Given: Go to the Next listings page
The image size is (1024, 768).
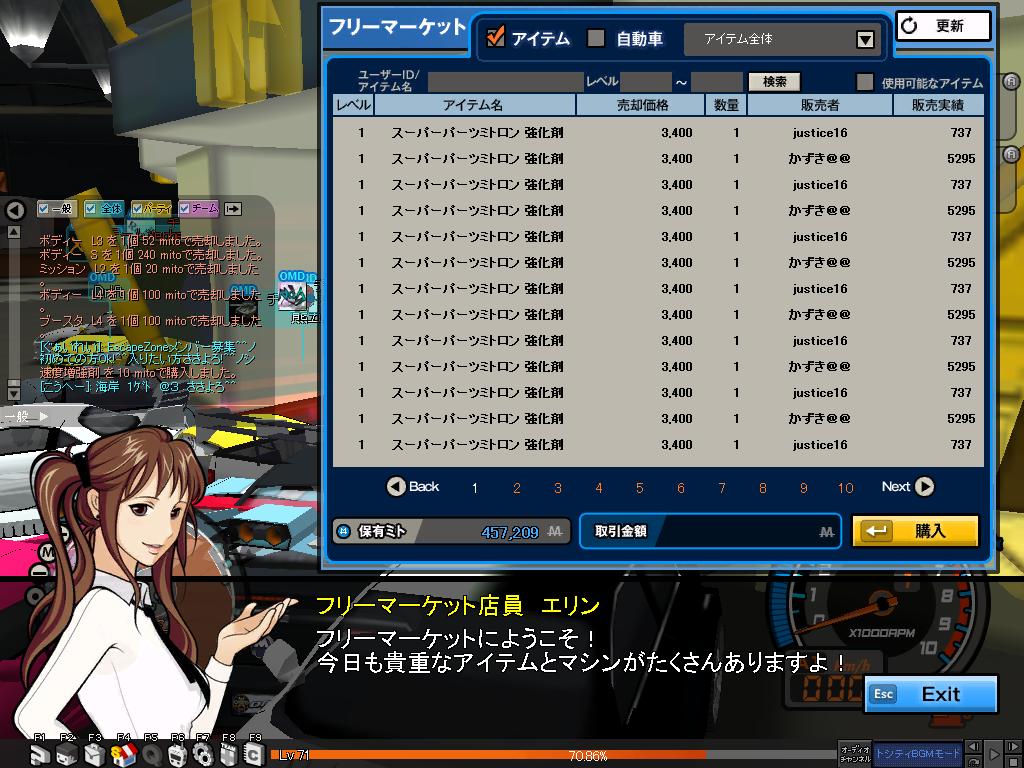Looking at the screenshot, I should coord(907,487).
